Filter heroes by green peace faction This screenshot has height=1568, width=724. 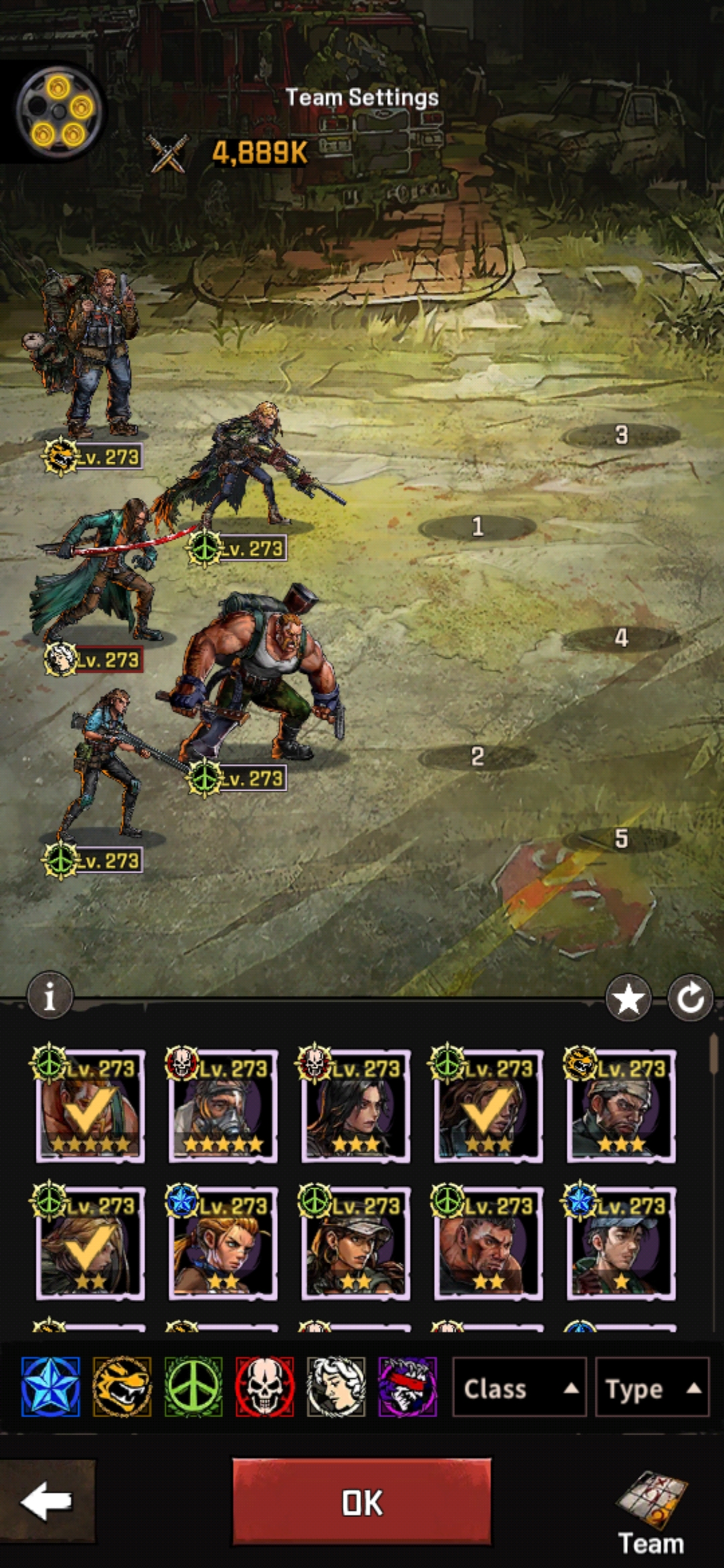[x=193, y=1387]
